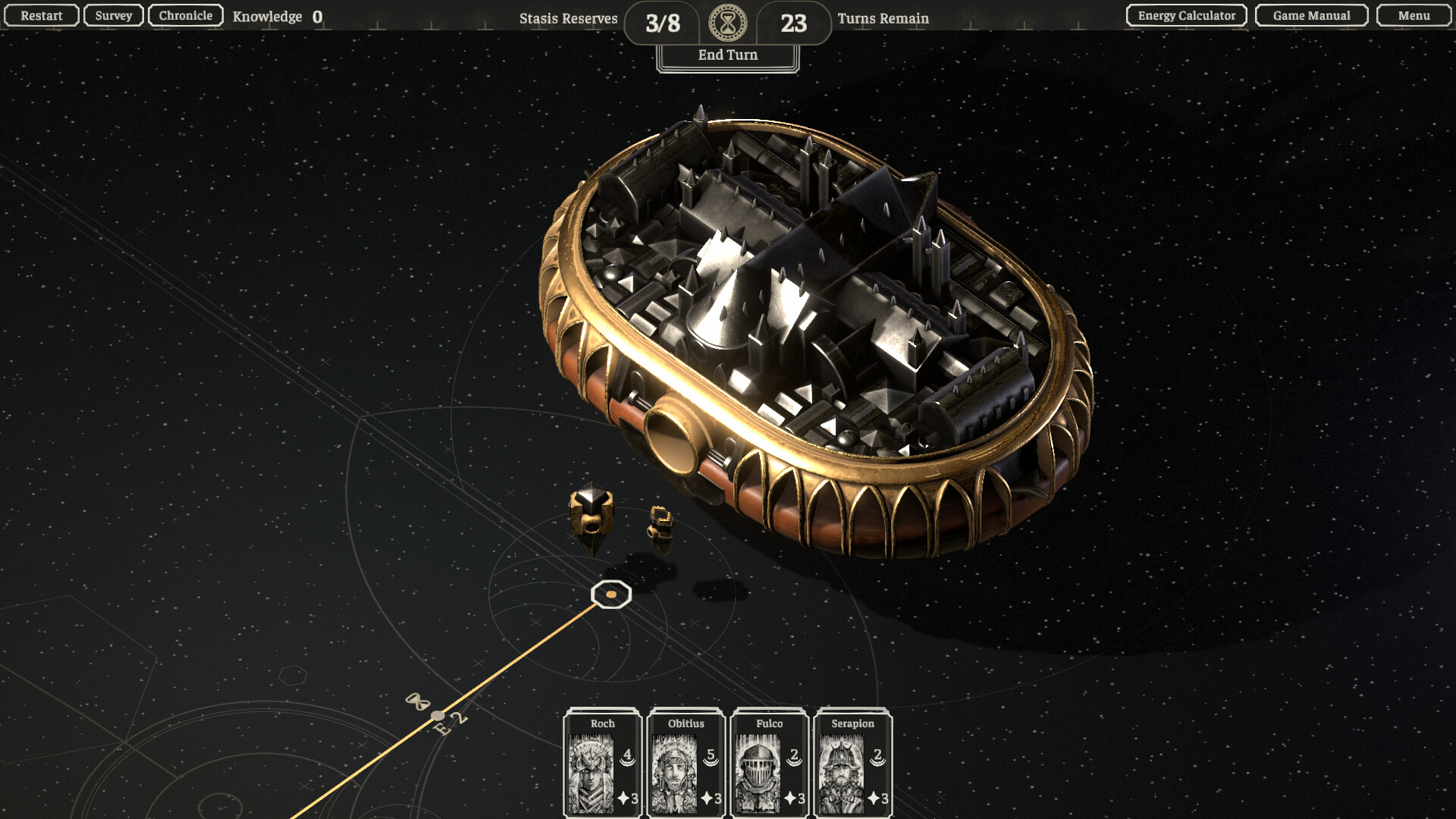Open the Menu
Image resolution: width=1456 pixels, height=819 pixels.
click(1414, 16)
